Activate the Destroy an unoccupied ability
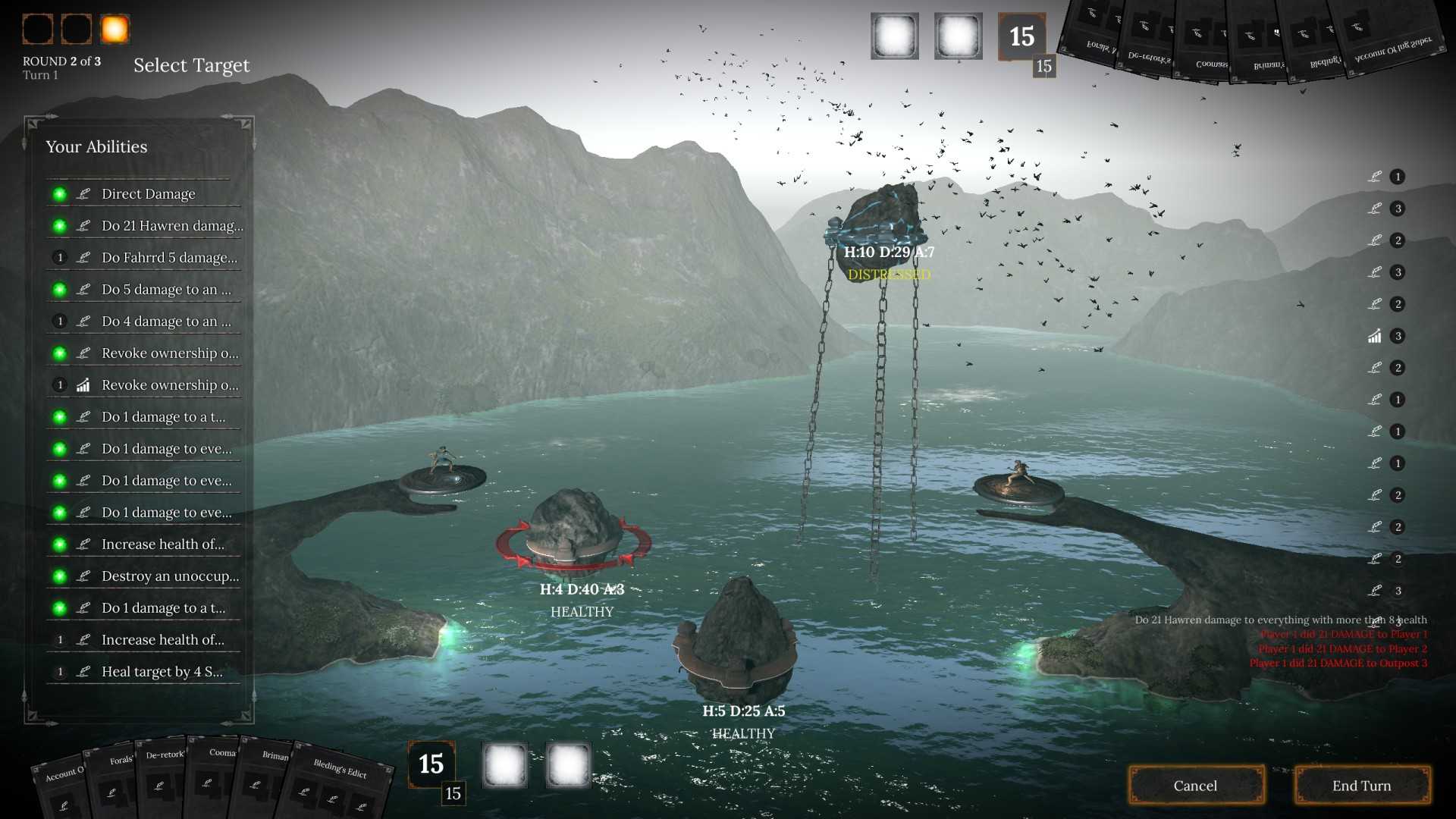Viewport: 1456px width, 819px height. pos(170,576)
